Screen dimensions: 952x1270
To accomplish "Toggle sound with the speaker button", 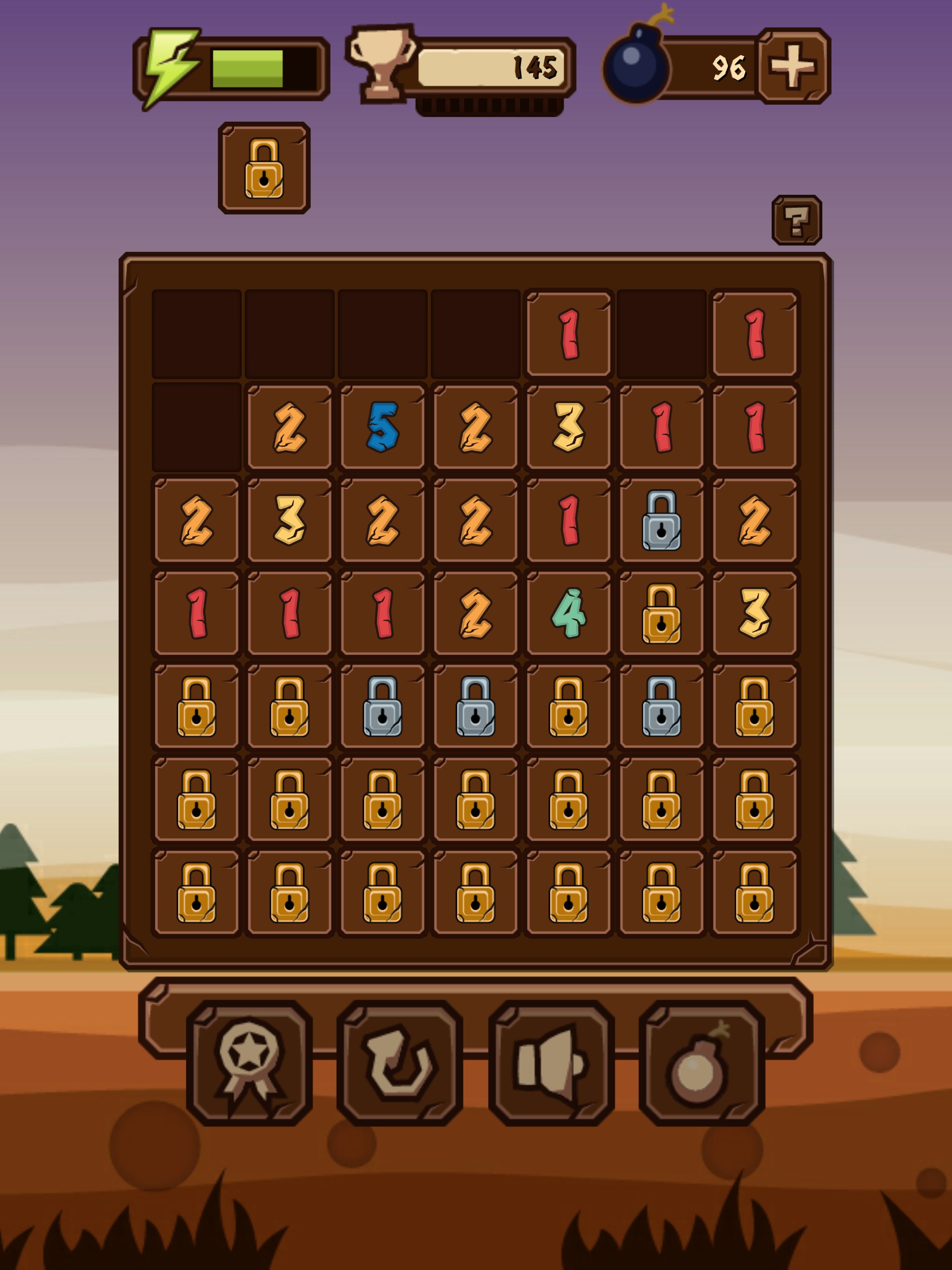I will pos(551,1062).
